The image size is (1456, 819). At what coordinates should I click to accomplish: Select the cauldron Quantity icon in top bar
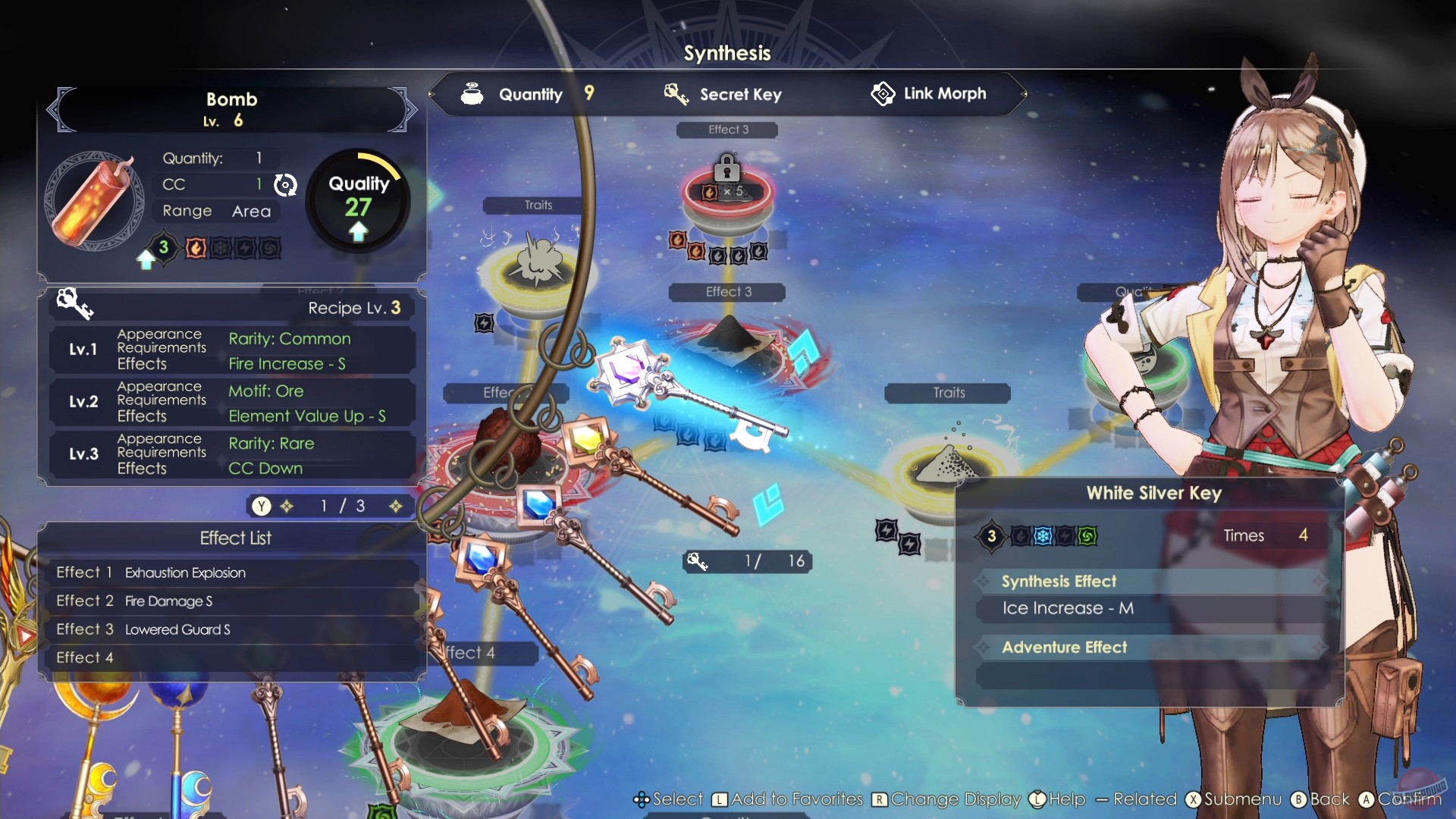tap(472, 94)
